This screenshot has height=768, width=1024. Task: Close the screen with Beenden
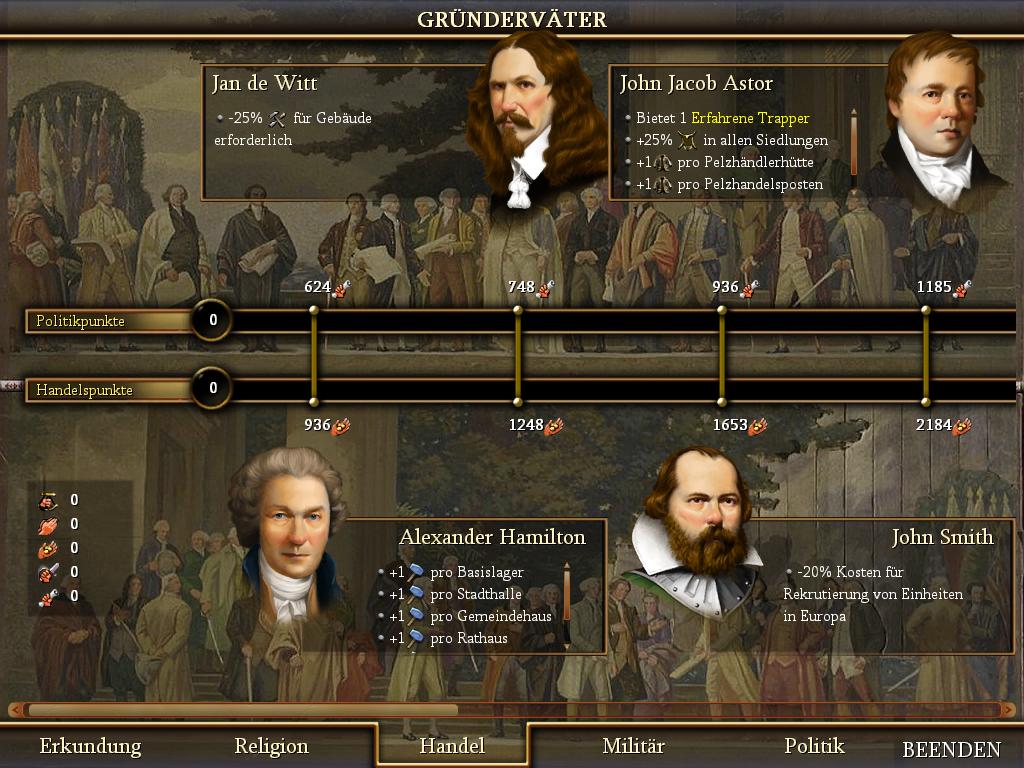coord(951,749)
